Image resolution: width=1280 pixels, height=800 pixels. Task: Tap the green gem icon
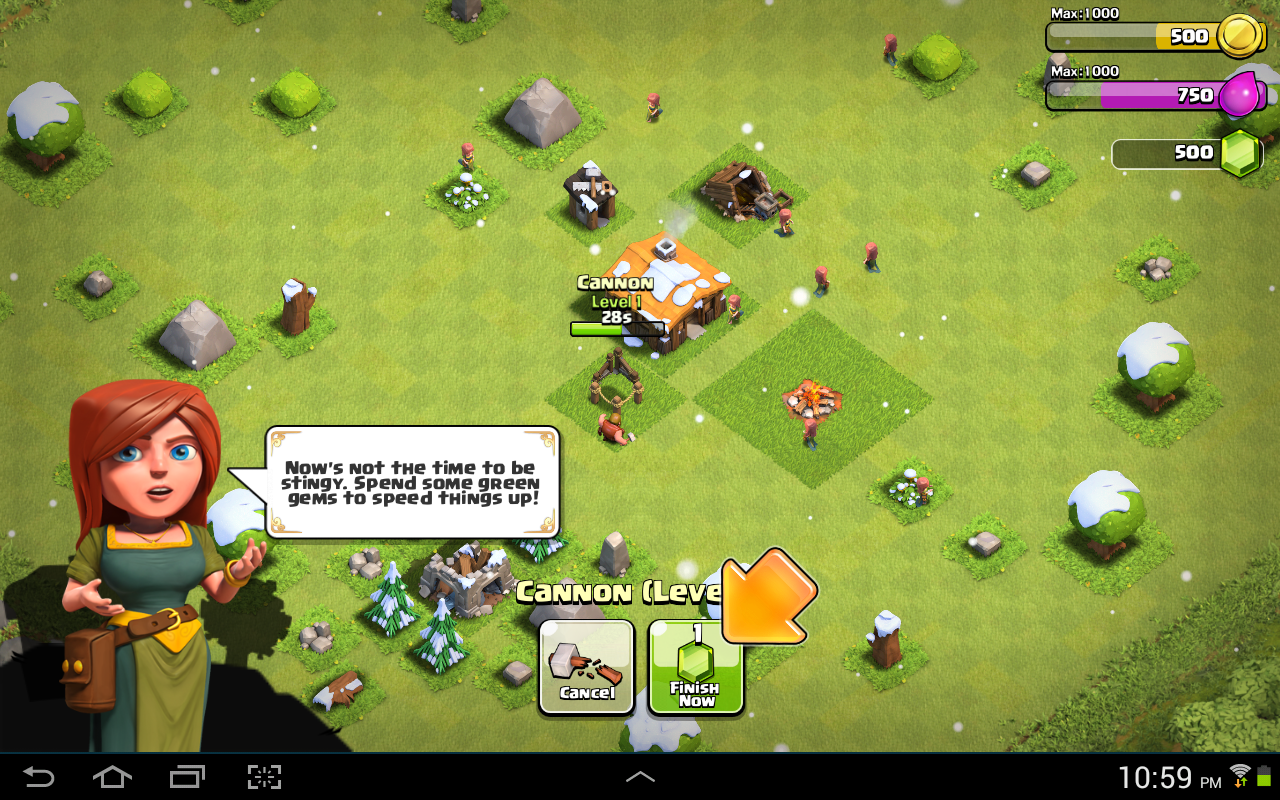tap(1240, 153)
